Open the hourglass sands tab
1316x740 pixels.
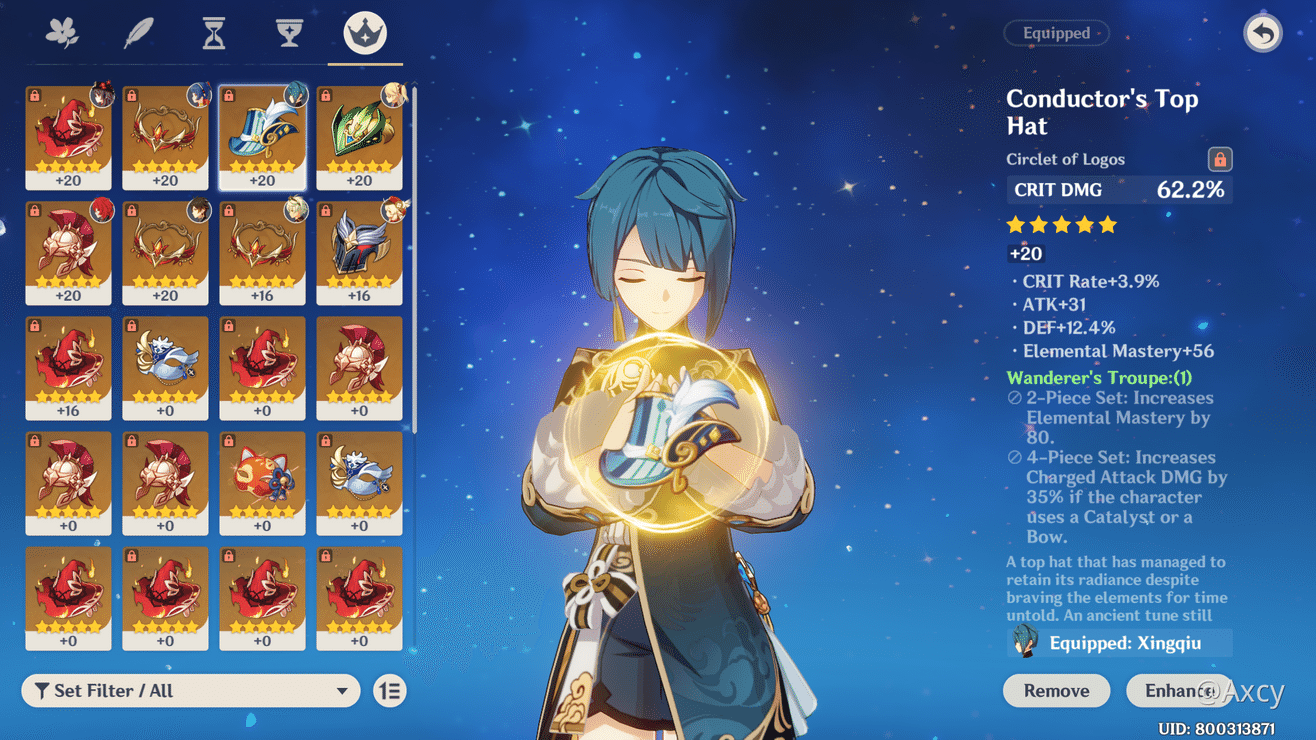pyautogui.click(x=214, y=33)
